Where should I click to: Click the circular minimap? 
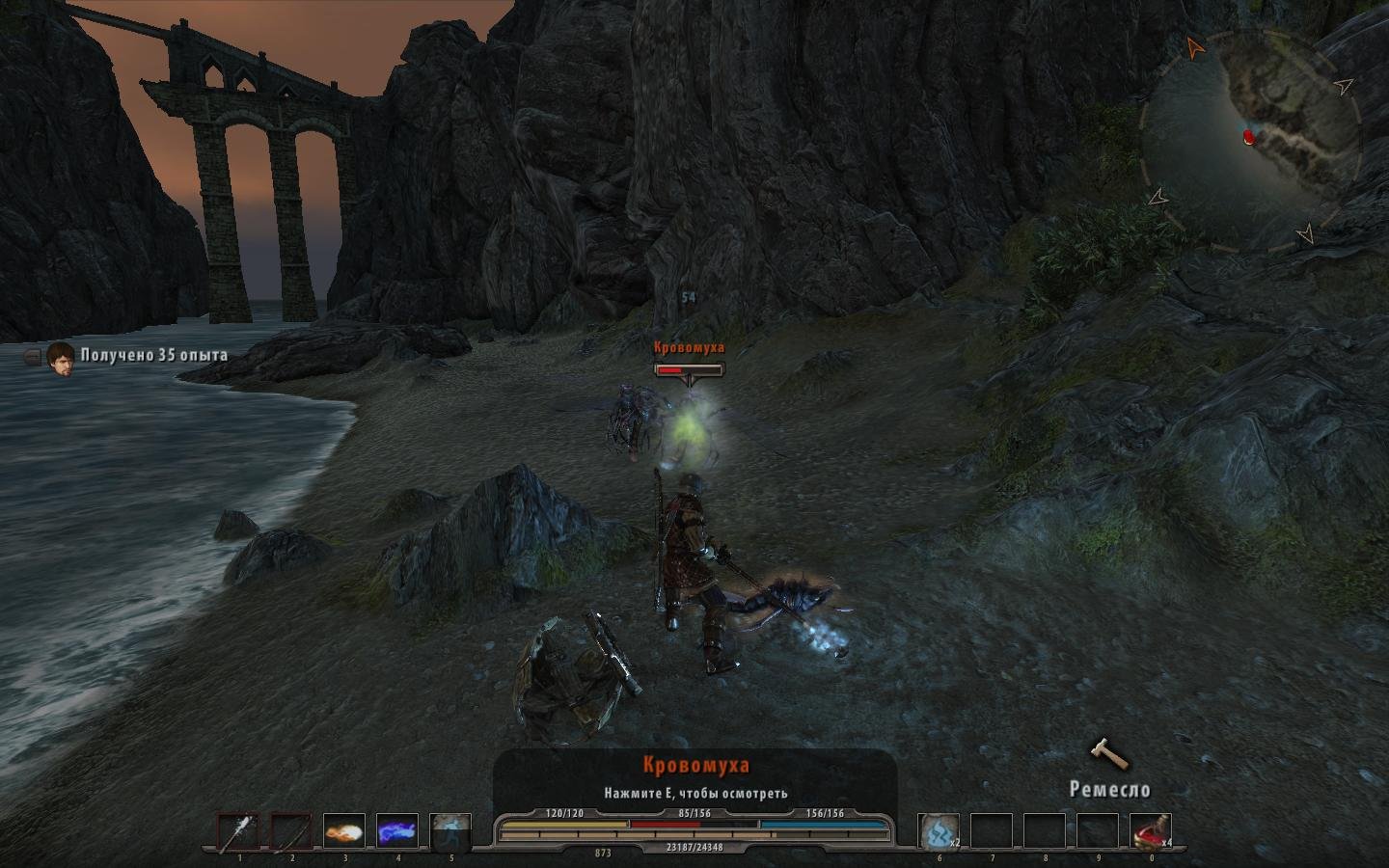[1251, 142]
